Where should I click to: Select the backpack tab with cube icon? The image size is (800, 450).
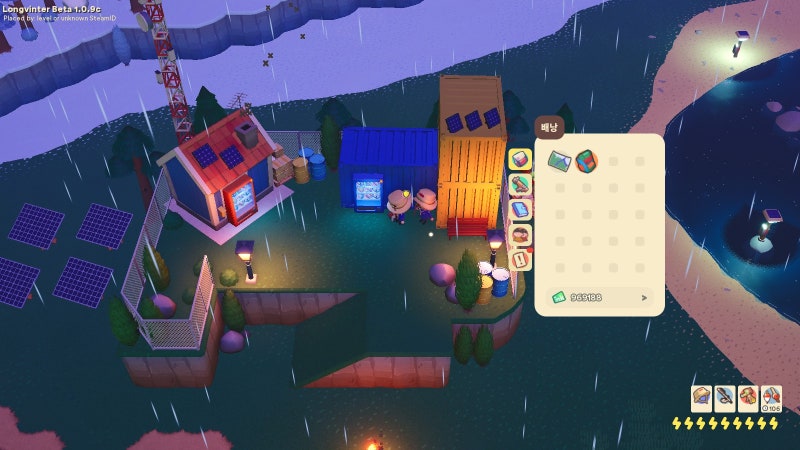tap(520, 160)
